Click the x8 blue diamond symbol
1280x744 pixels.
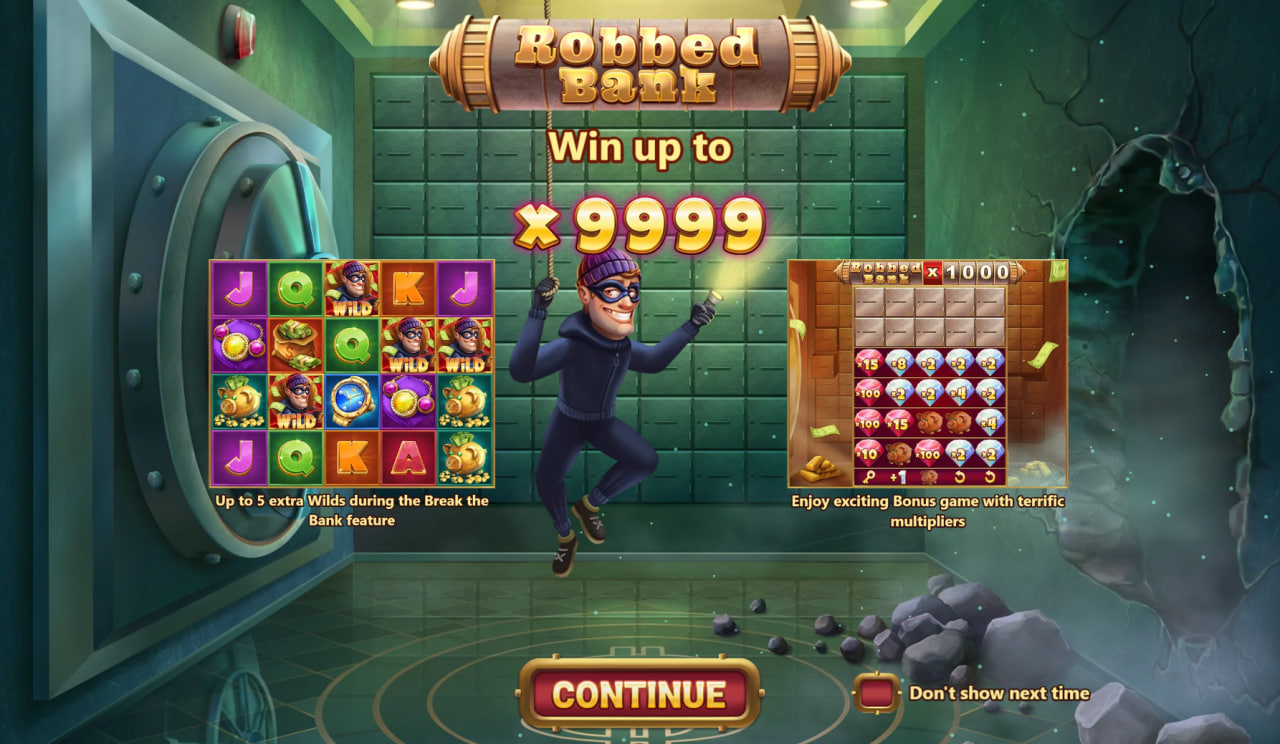pos(900,363)
